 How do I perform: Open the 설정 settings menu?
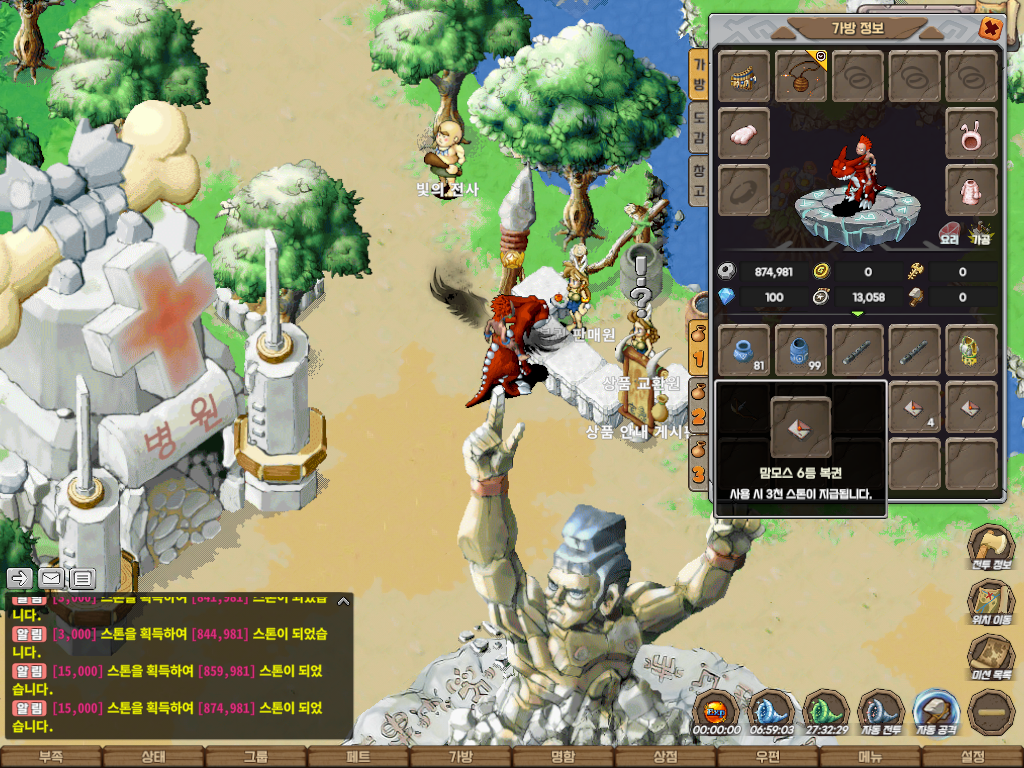pos(972,757)
